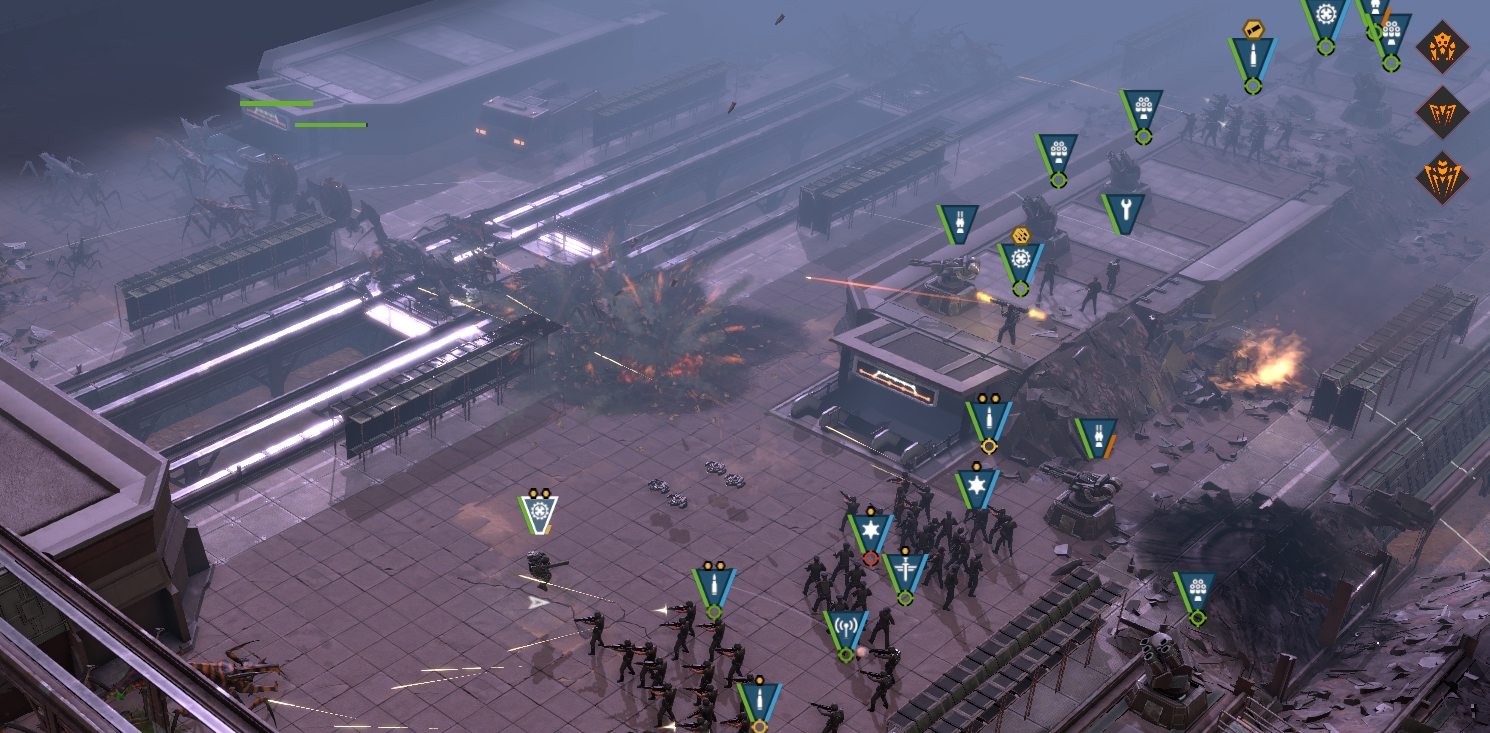Viewport: 1490px width, 733px height.
Task: Click the wrench unit marker
Action: click(1124, 211)
